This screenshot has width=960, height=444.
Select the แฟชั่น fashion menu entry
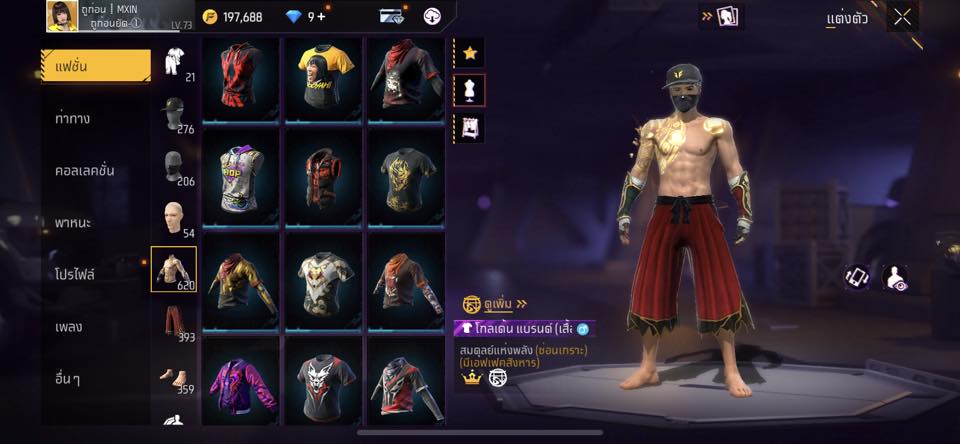pos(96,66)
